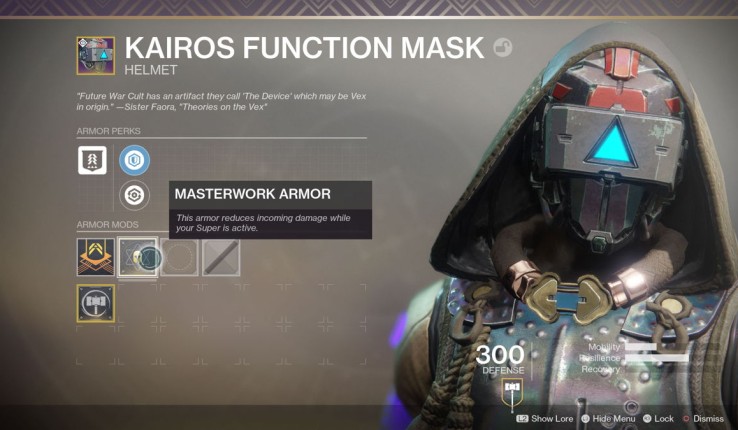Image resolution: width=738 pixels, height=430 pixels.
Task: Select the Masterwork Armor slot
Action: pyautogui.click(x=137, y=257)
